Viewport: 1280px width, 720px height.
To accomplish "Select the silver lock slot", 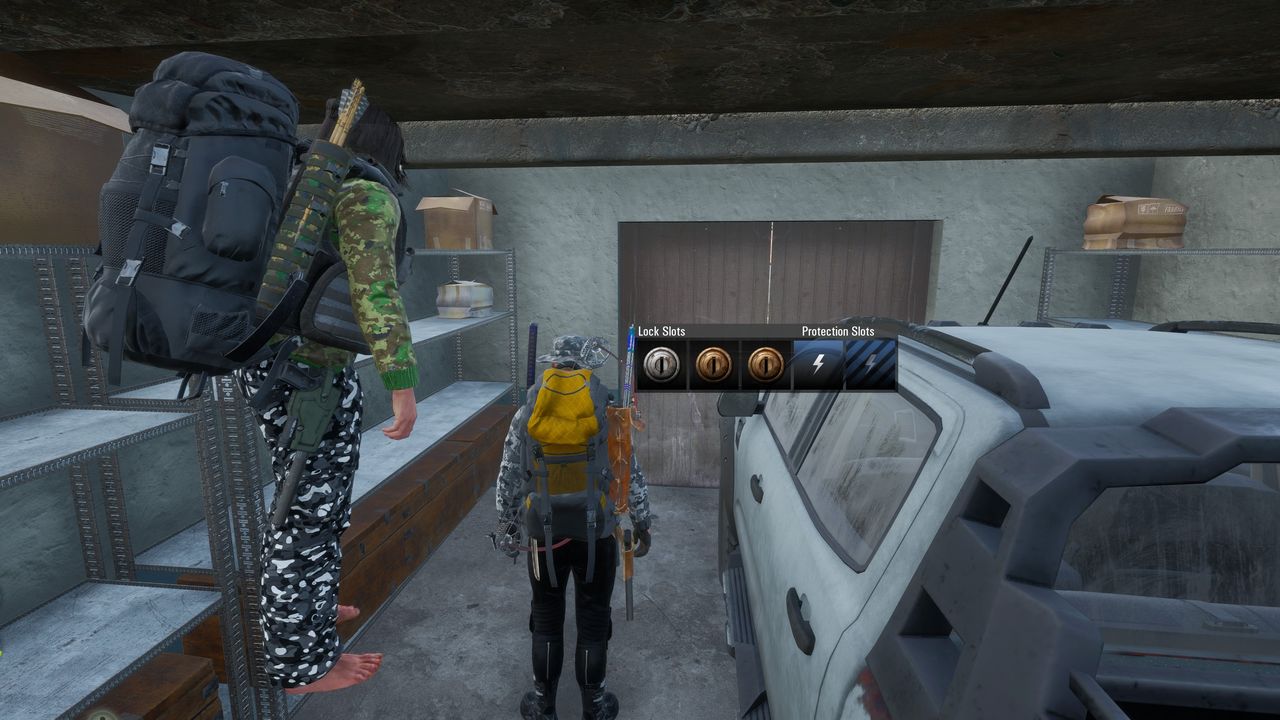I will (x=662, y=365).
